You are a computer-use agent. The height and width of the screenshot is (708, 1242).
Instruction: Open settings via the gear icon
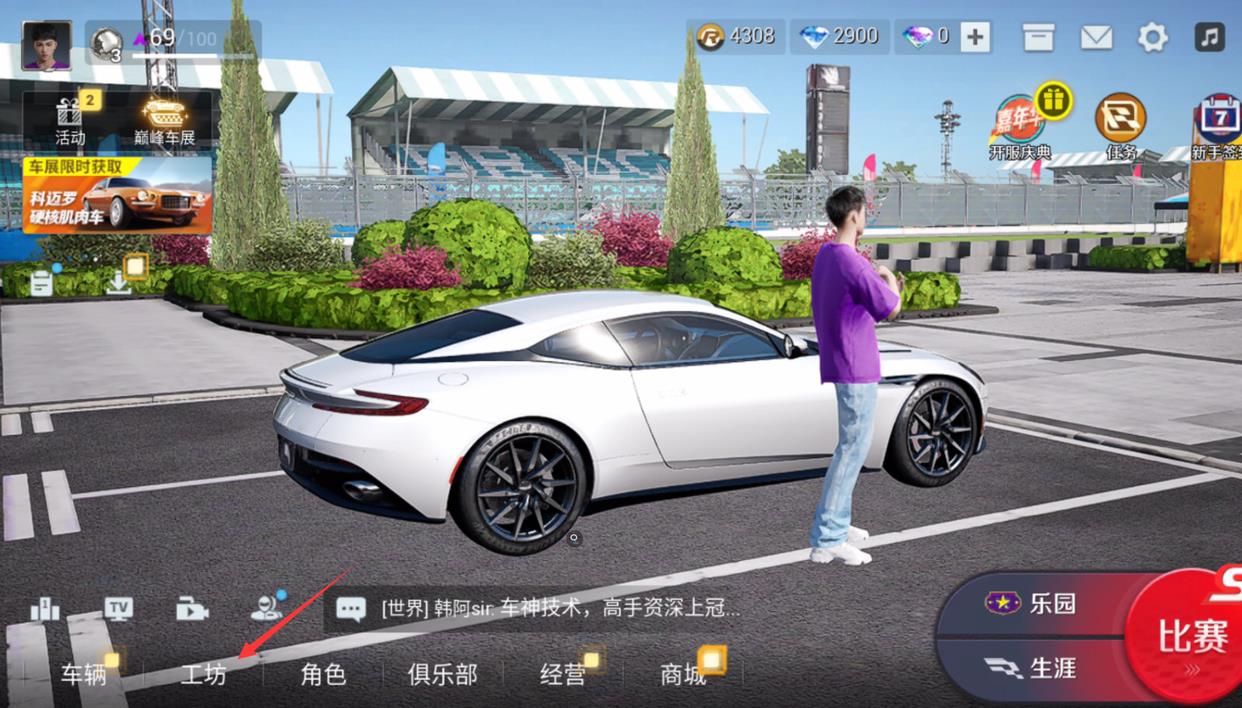coord(1153,38)
